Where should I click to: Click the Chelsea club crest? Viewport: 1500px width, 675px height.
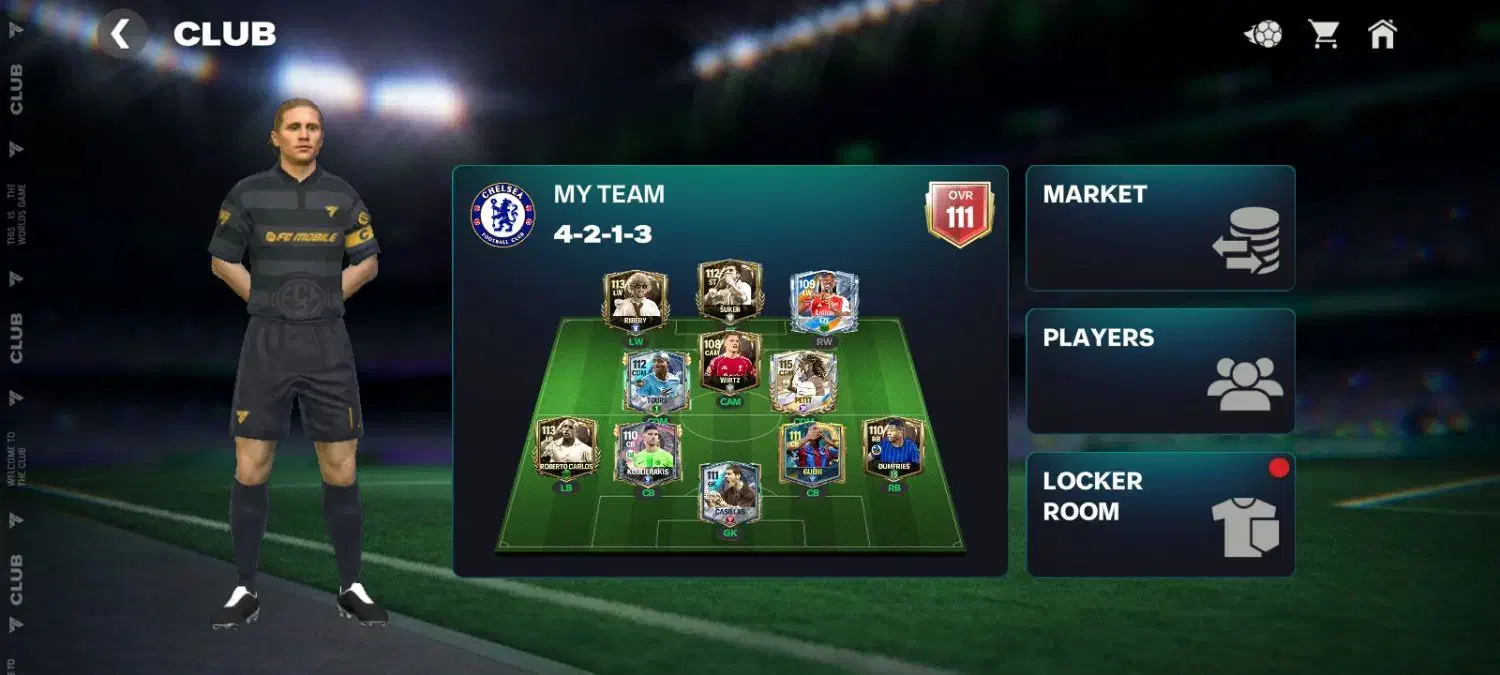click(x=503, y=215)
